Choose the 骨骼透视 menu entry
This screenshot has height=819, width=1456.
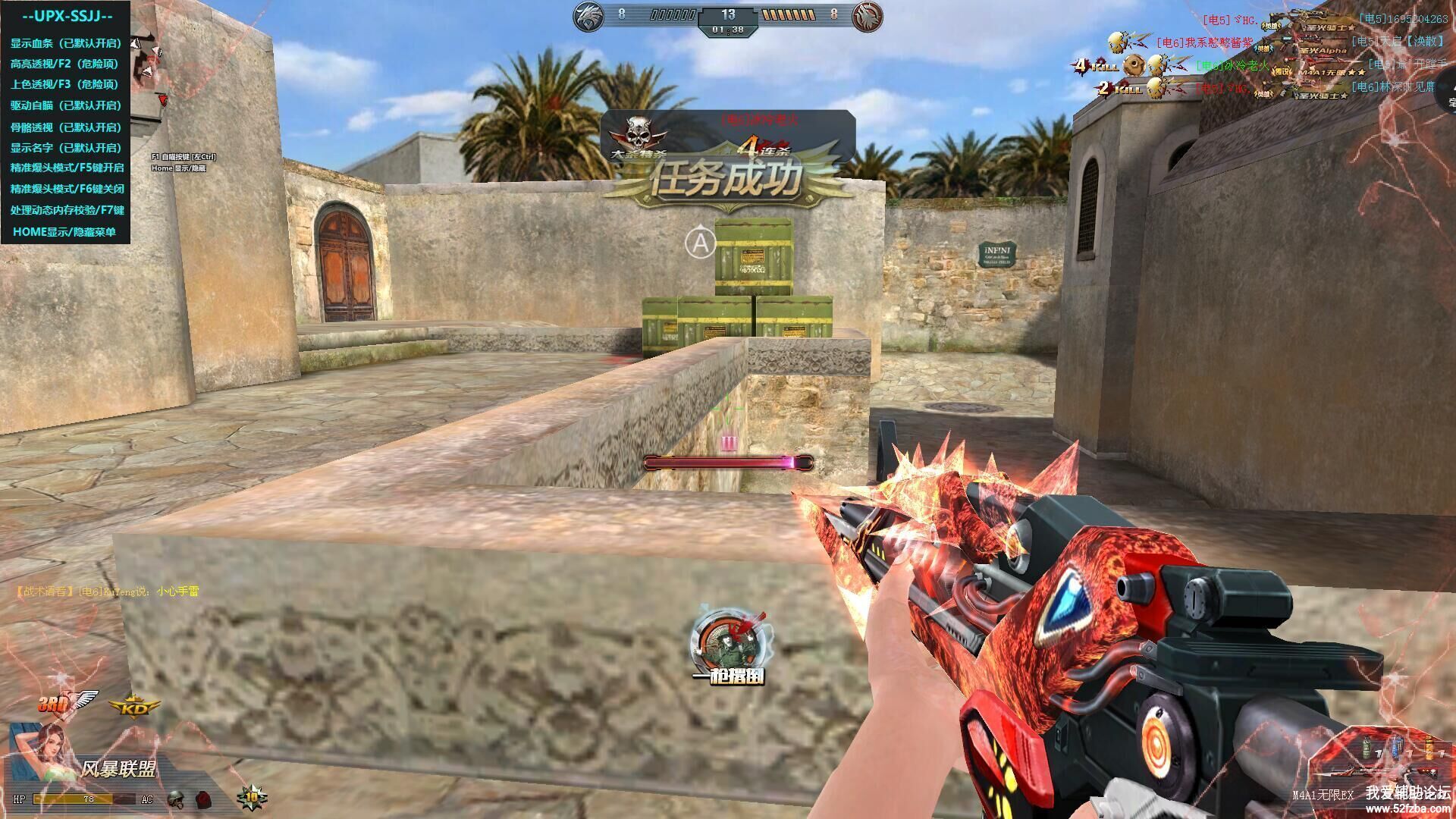tap(65, 127)
